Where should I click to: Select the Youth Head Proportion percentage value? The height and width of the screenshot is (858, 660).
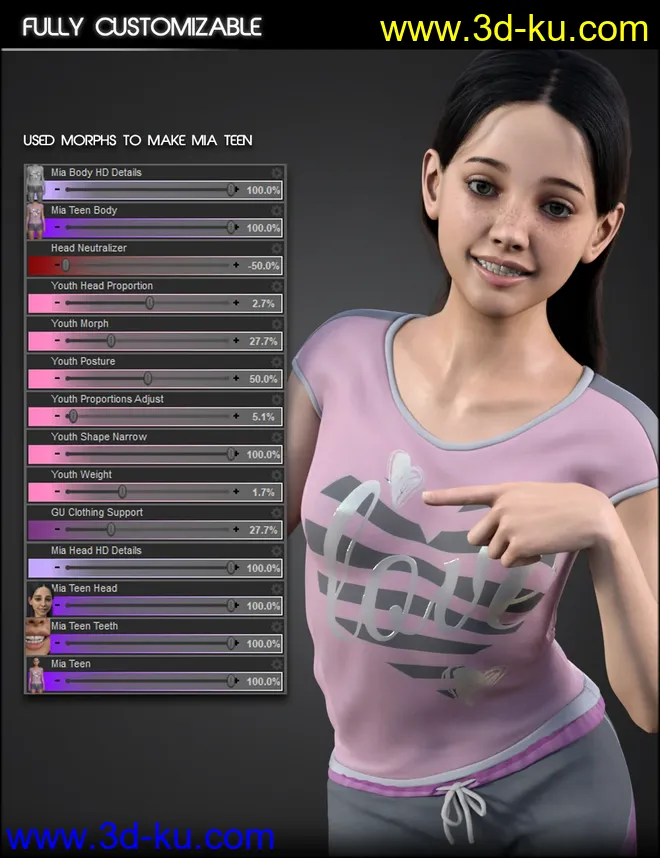tap(264, 303)
